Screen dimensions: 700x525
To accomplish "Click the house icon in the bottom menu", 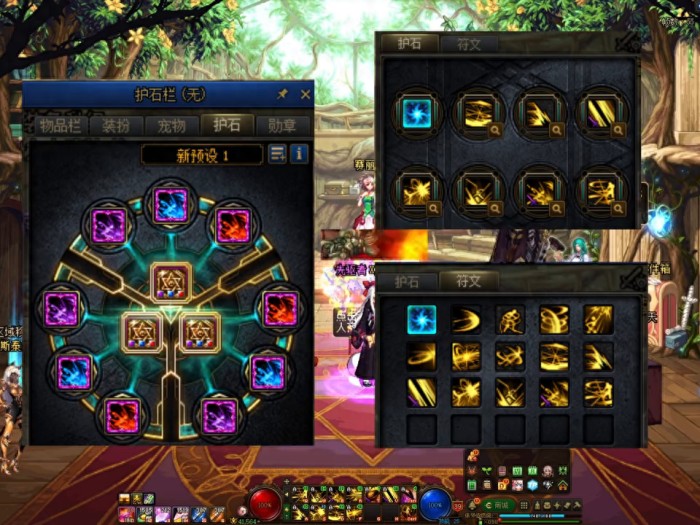I will tap(563, 485).
